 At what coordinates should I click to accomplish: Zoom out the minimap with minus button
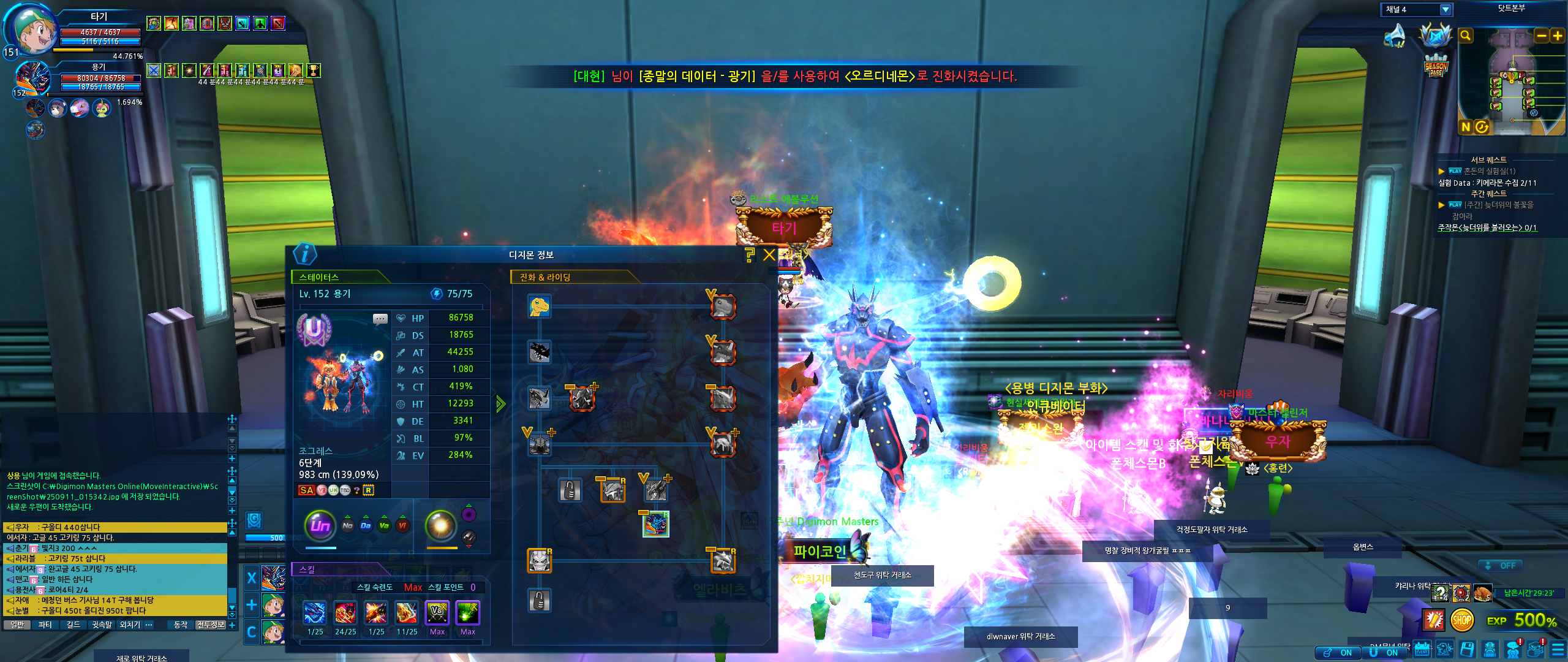point(1542,36)
